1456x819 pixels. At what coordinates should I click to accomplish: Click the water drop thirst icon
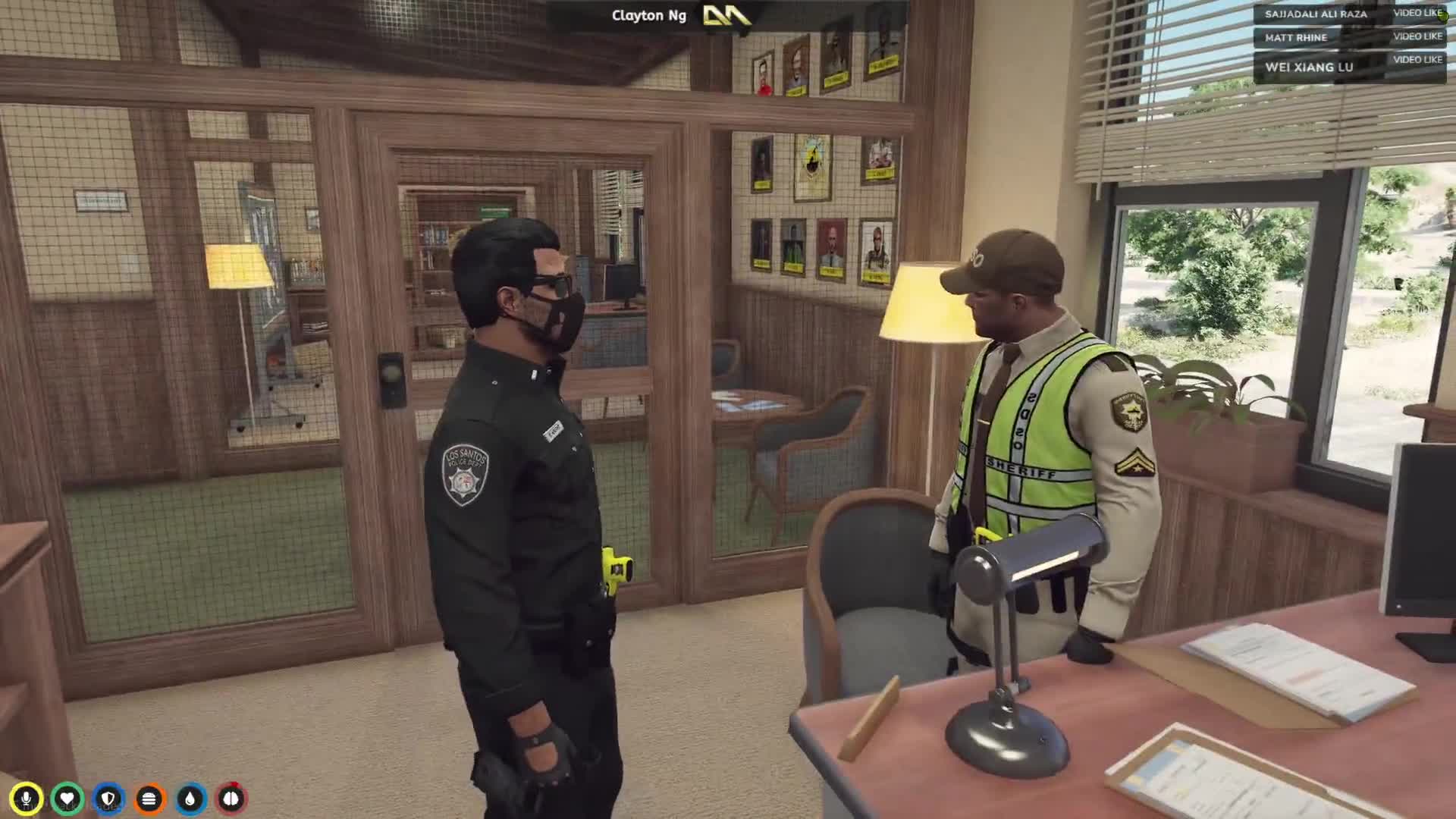point(190,799)
